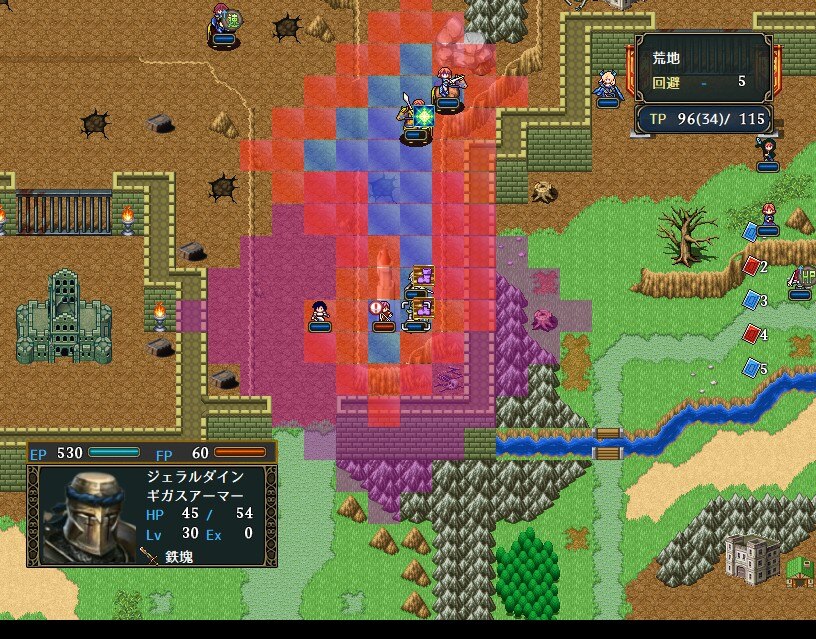The width and height of the screenshot is (816, 639).
Task: Select the blonde unit beside the terrain panel
Action: pyautogui.click(x=607, y=86)
